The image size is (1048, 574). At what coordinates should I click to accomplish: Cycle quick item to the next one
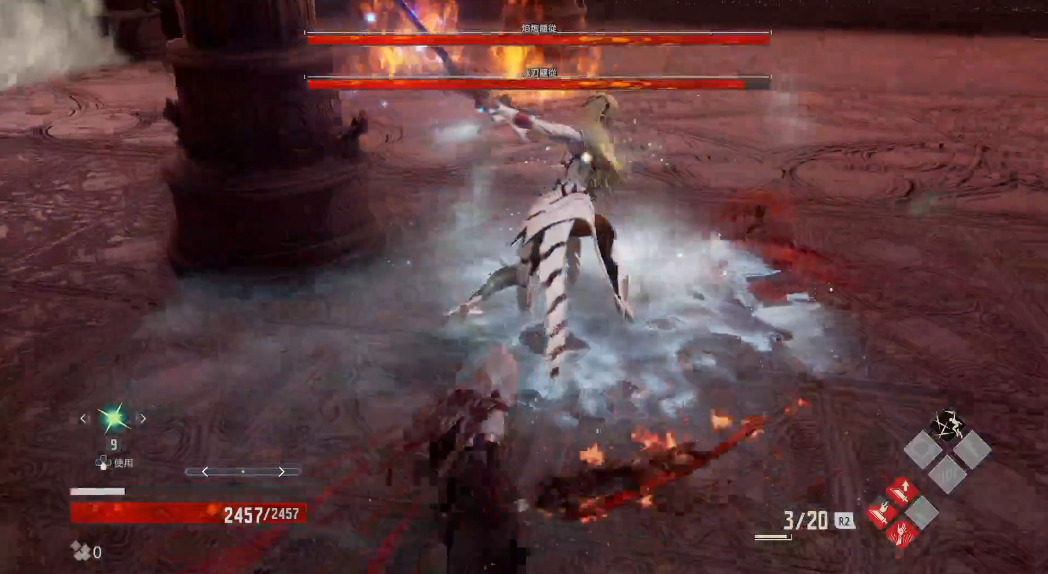141,419
